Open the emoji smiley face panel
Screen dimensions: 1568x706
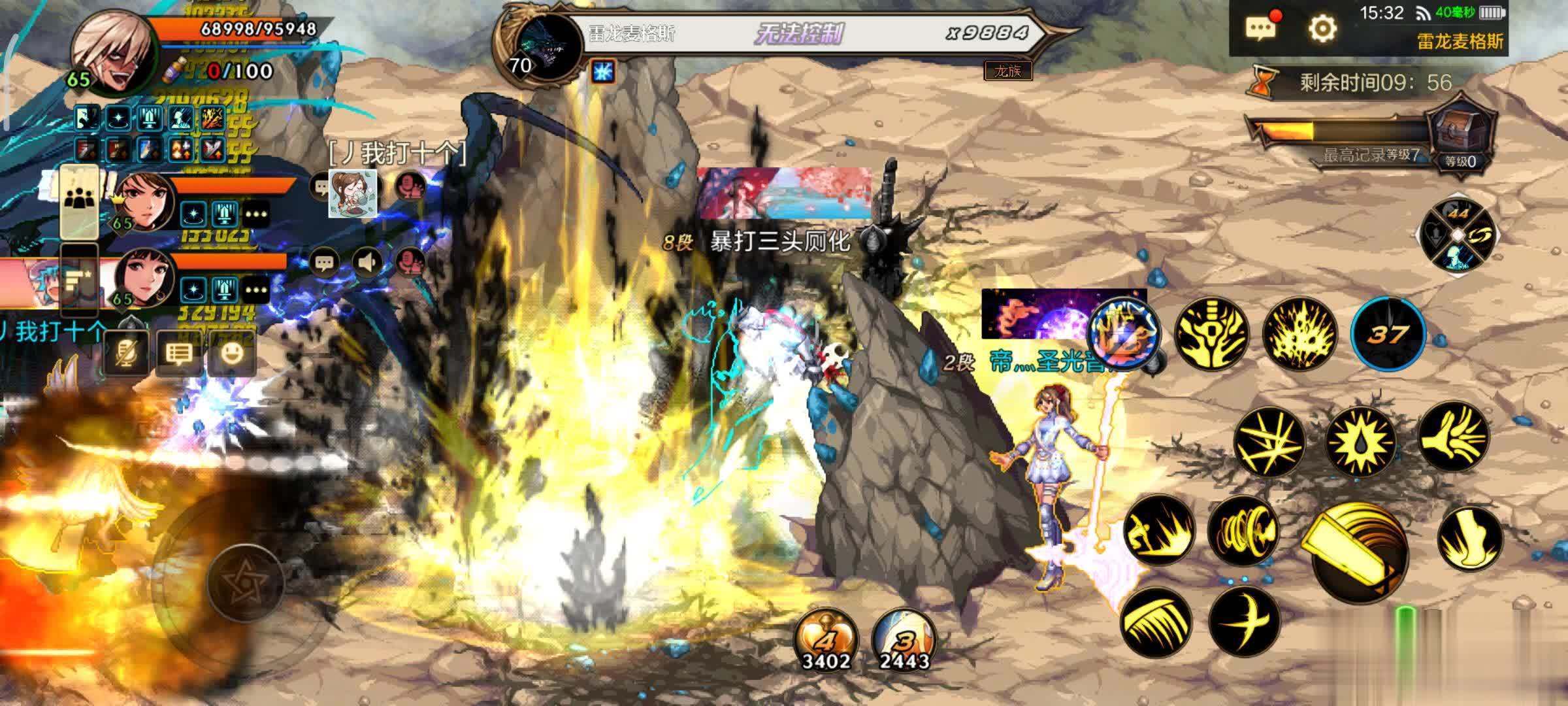coord(232,354)
